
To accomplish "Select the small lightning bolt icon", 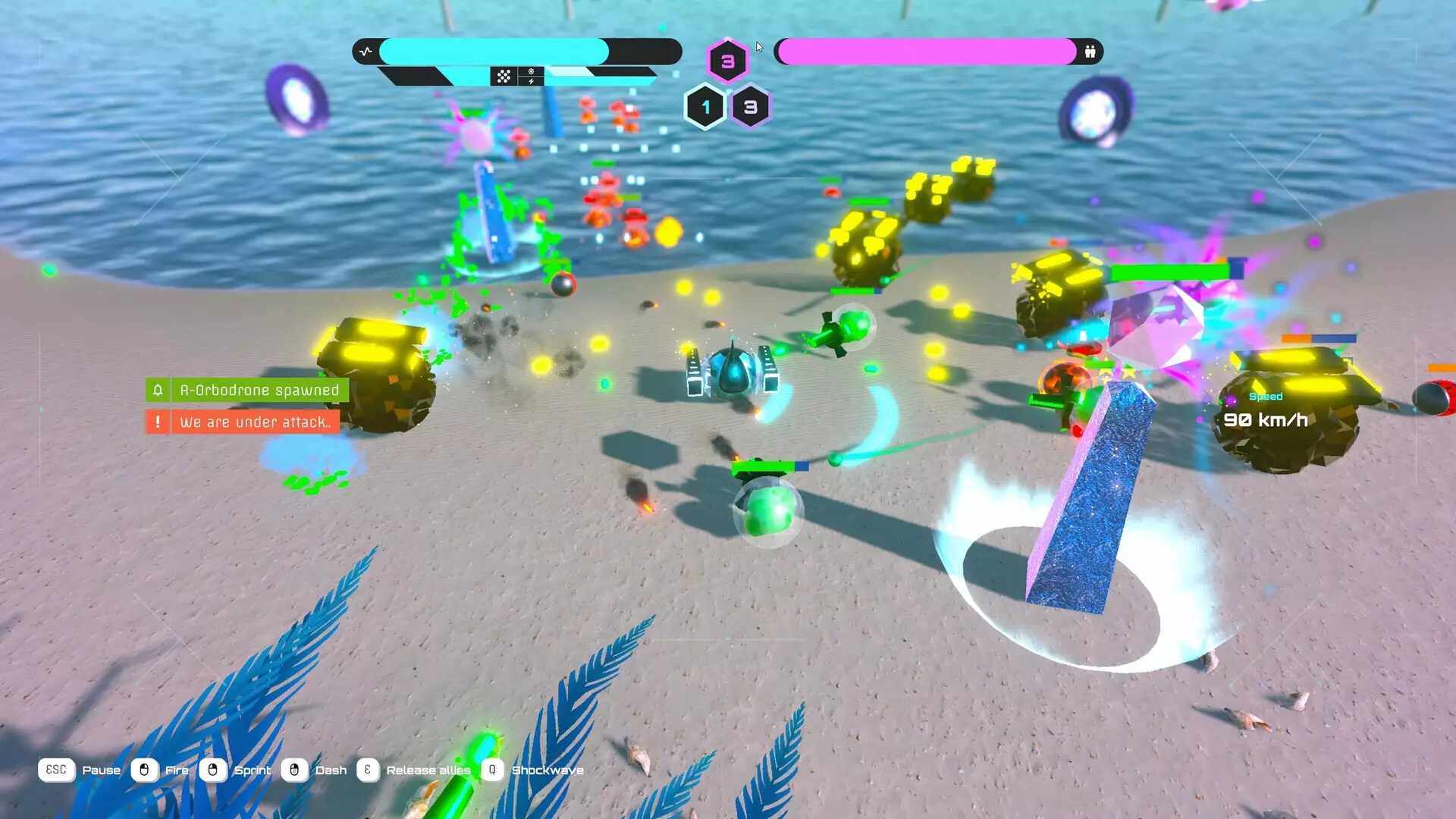I will 531,81.
